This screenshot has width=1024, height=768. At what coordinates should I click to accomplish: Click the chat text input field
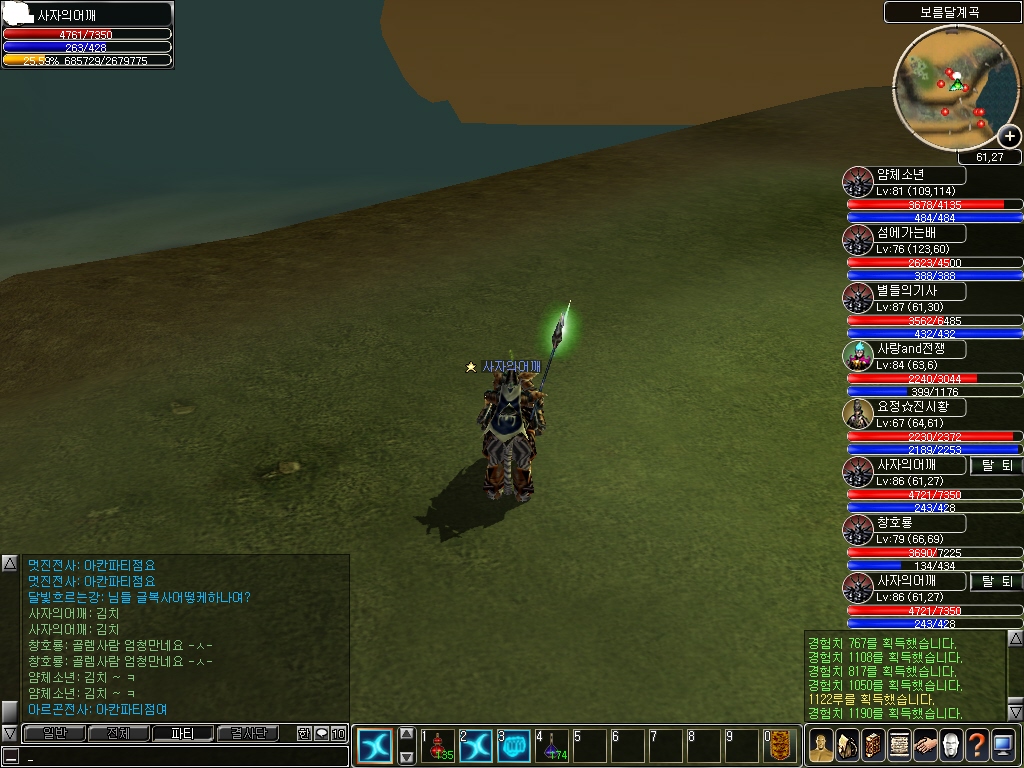(180, 757)
